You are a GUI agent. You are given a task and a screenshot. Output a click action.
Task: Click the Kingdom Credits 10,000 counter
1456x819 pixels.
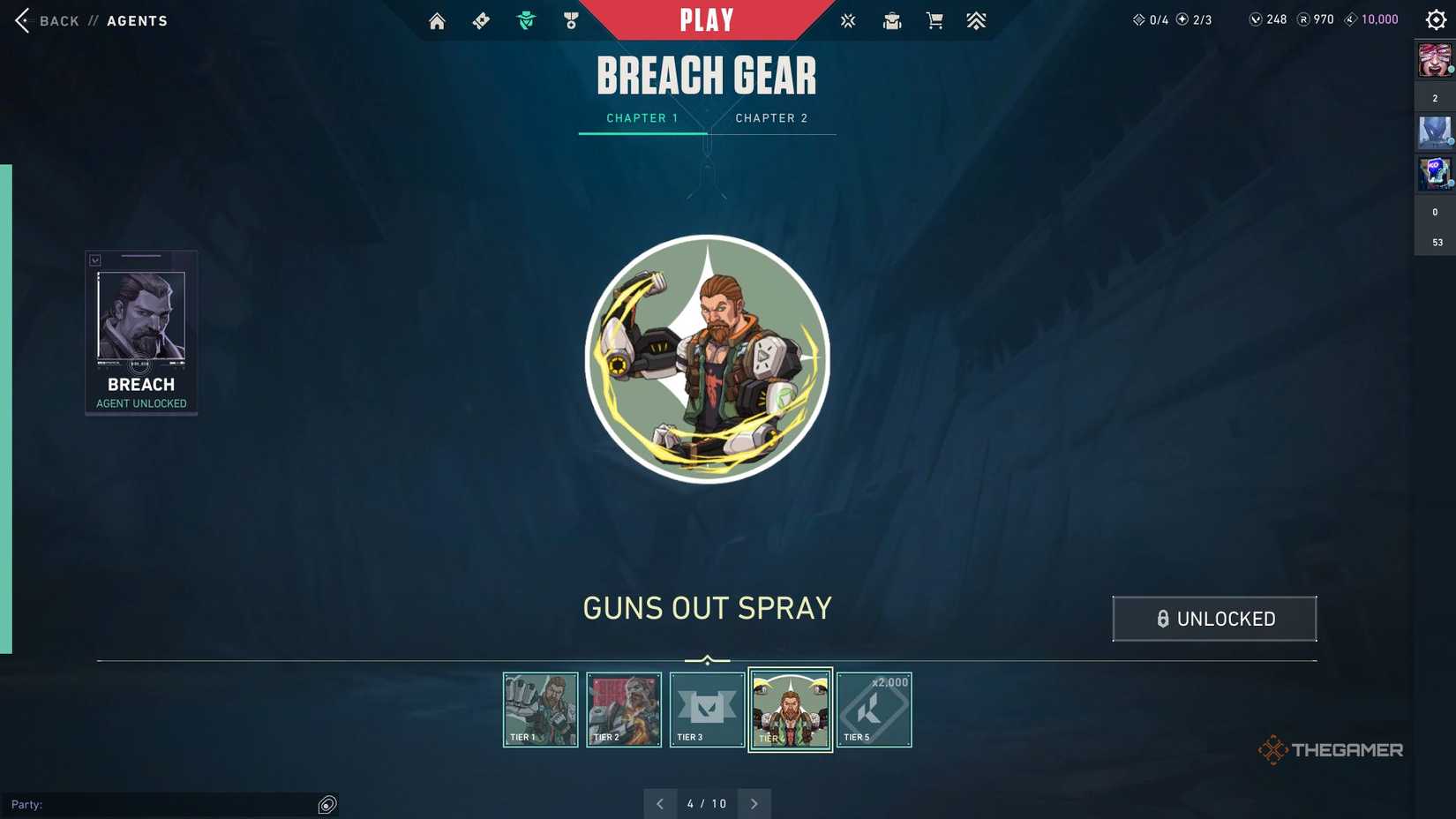pos(1370,19)
